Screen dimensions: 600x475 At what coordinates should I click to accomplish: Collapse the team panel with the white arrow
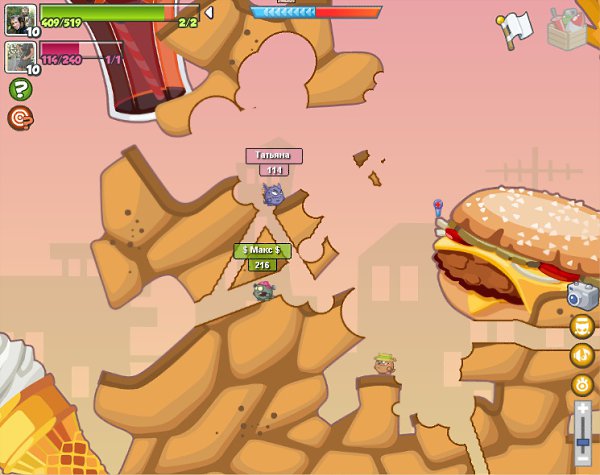208,12
